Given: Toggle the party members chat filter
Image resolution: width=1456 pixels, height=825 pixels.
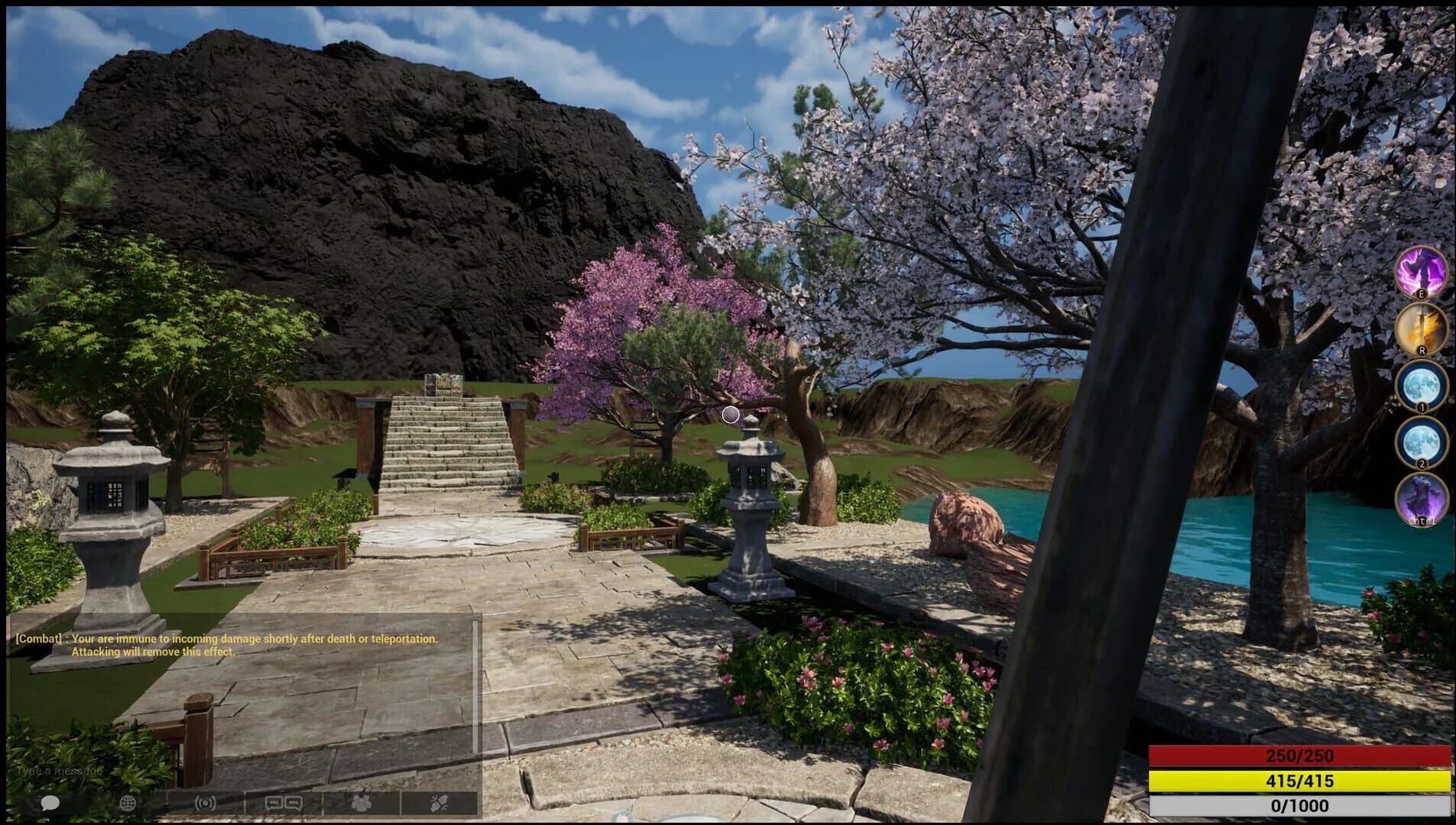Looking at the screenshot, I should click(x=362, y=803).
